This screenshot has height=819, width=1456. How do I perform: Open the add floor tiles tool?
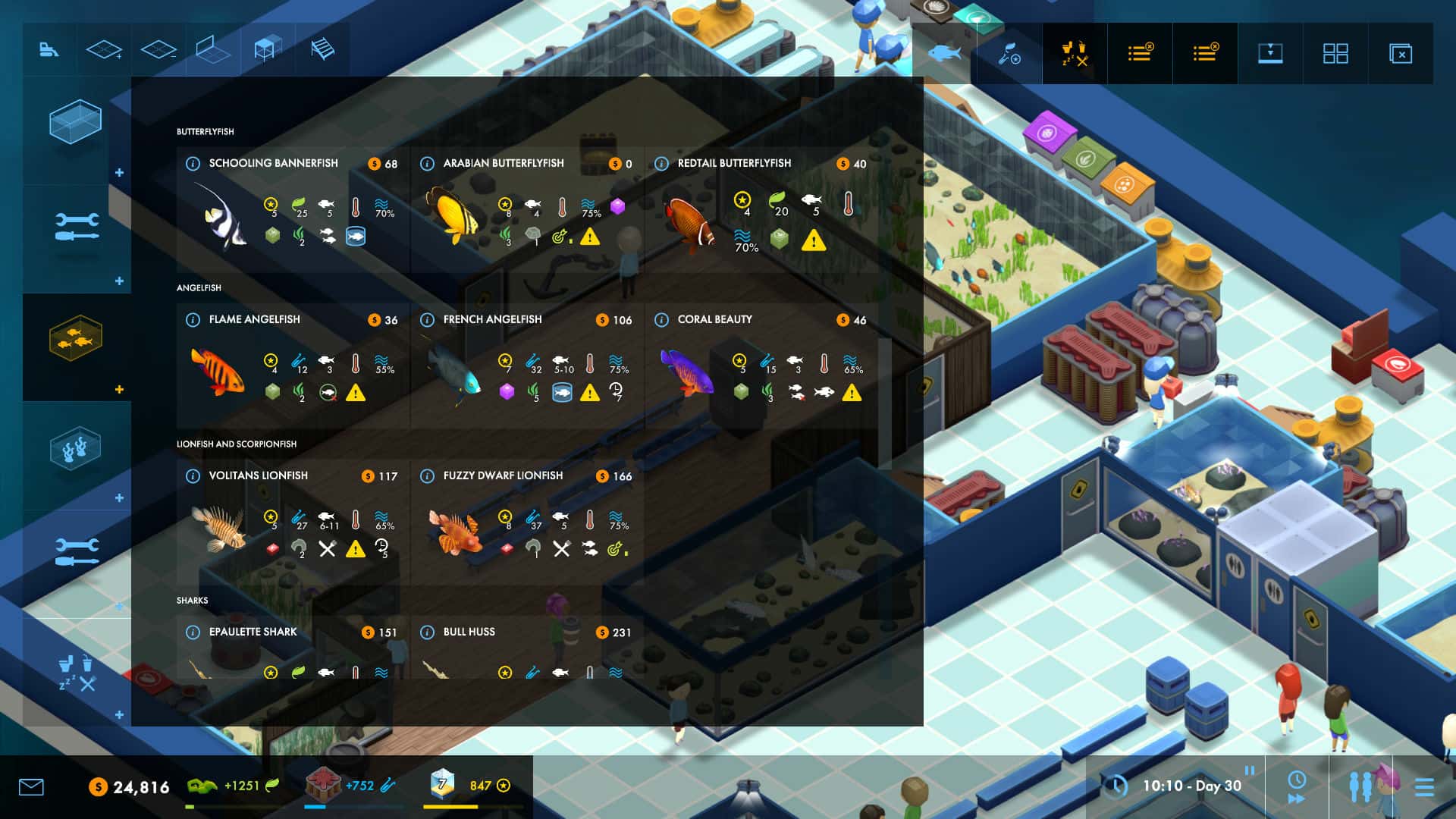[104, 51]
